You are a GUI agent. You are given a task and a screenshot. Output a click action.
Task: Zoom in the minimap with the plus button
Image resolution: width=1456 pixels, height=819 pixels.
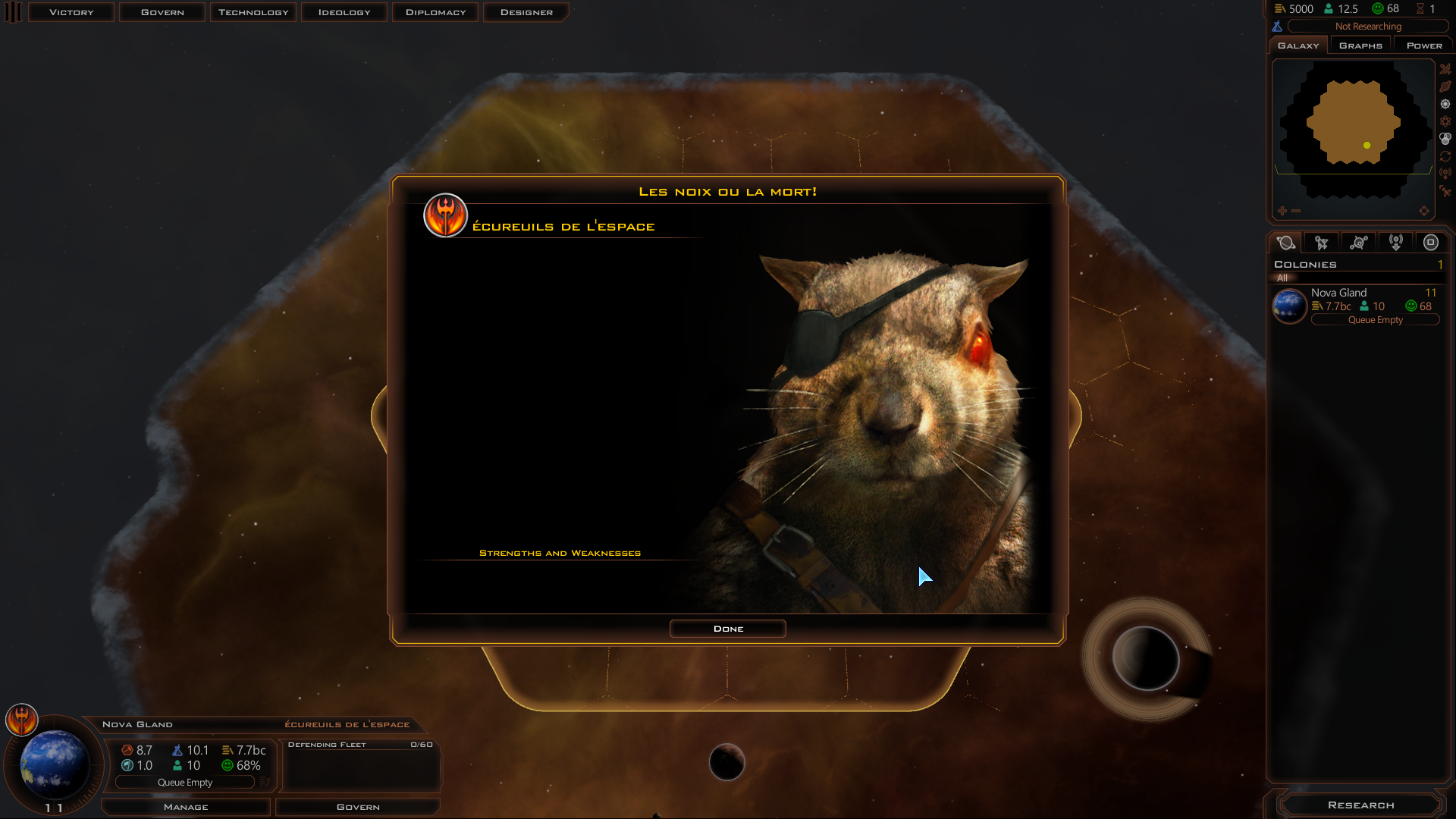[1282, 211]
